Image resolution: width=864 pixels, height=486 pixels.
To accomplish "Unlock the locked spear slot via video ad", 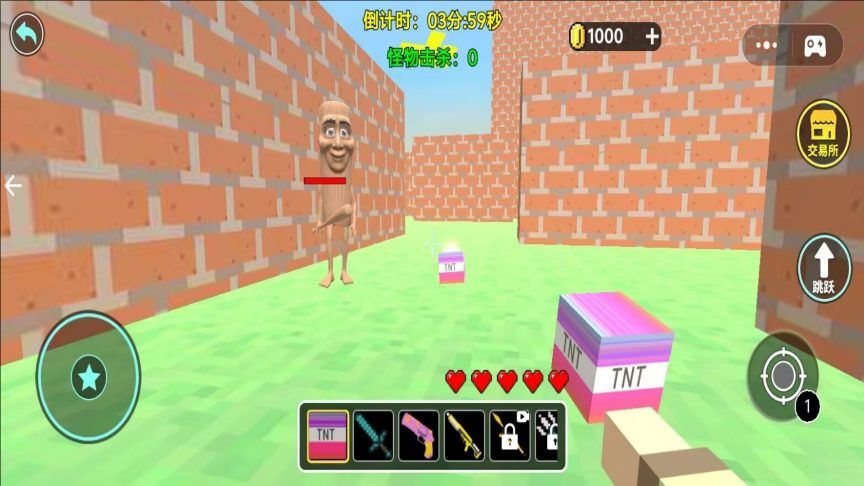I will [x=509, y=436].
